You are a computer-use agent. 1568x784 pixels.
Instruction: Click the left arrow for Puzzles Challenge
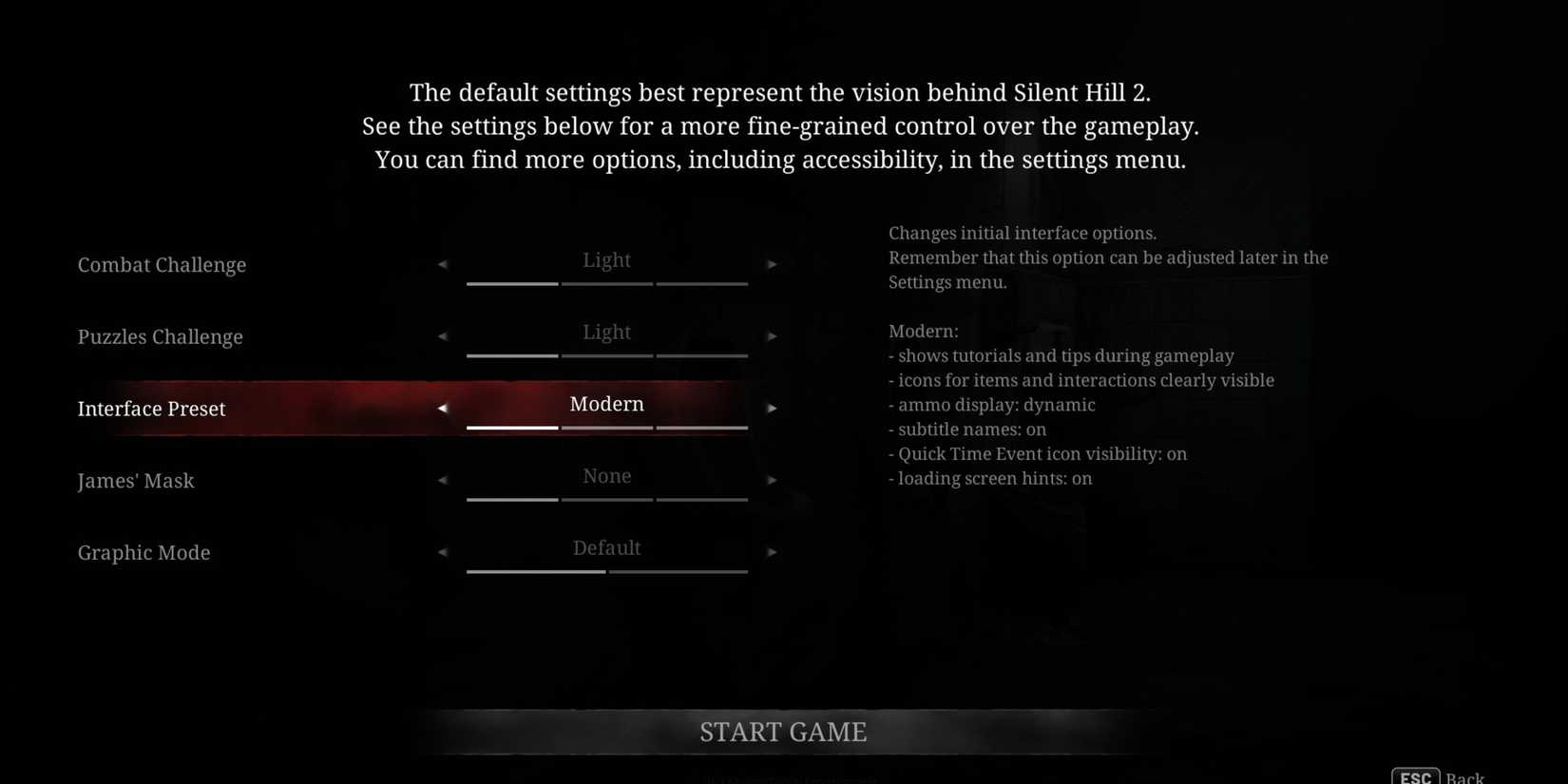(443, 336)
